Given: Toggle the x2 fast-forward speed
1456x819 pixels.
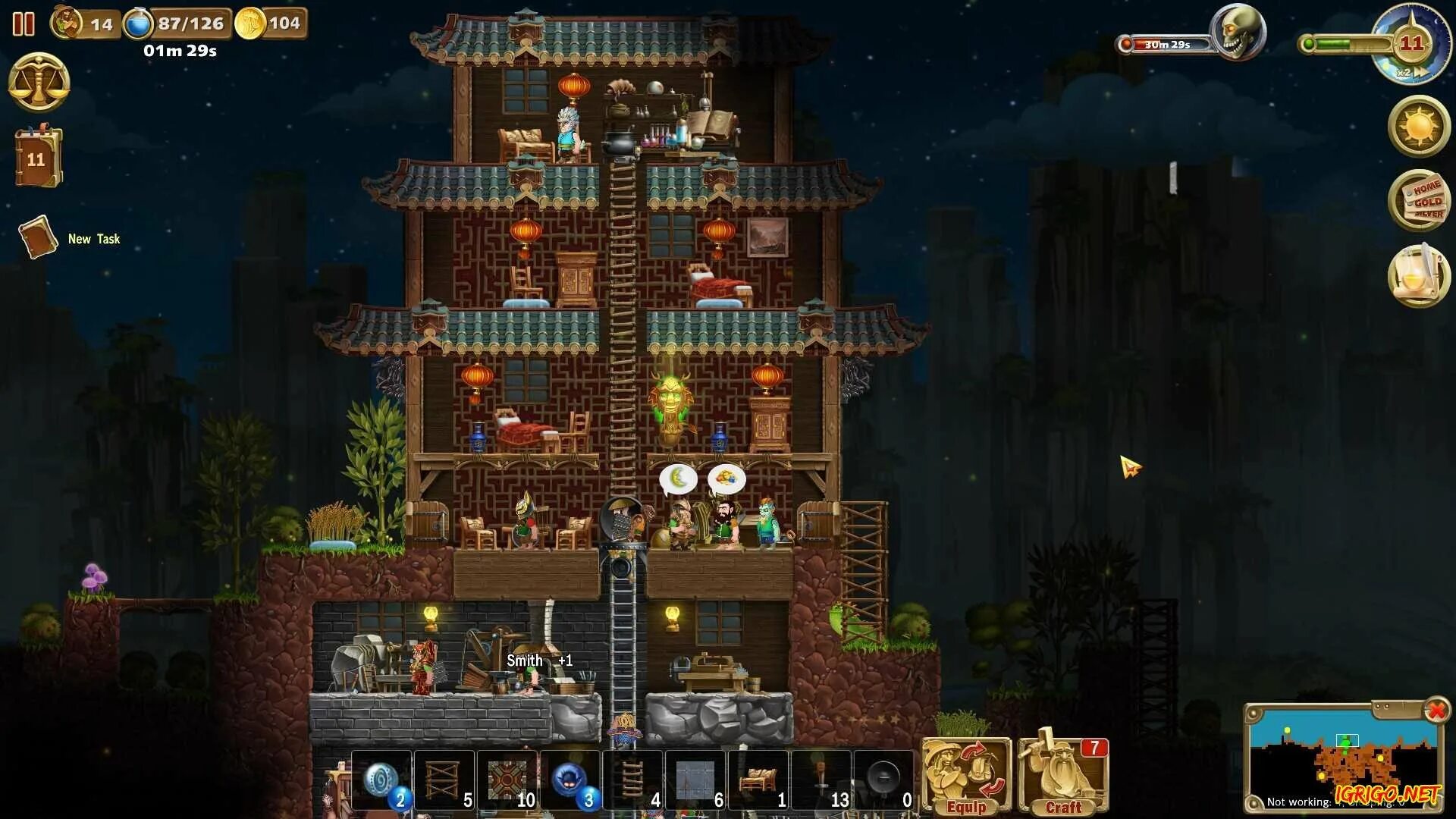Looking at the screenshot, I should pyautogui.click(x=1411, y=73).
